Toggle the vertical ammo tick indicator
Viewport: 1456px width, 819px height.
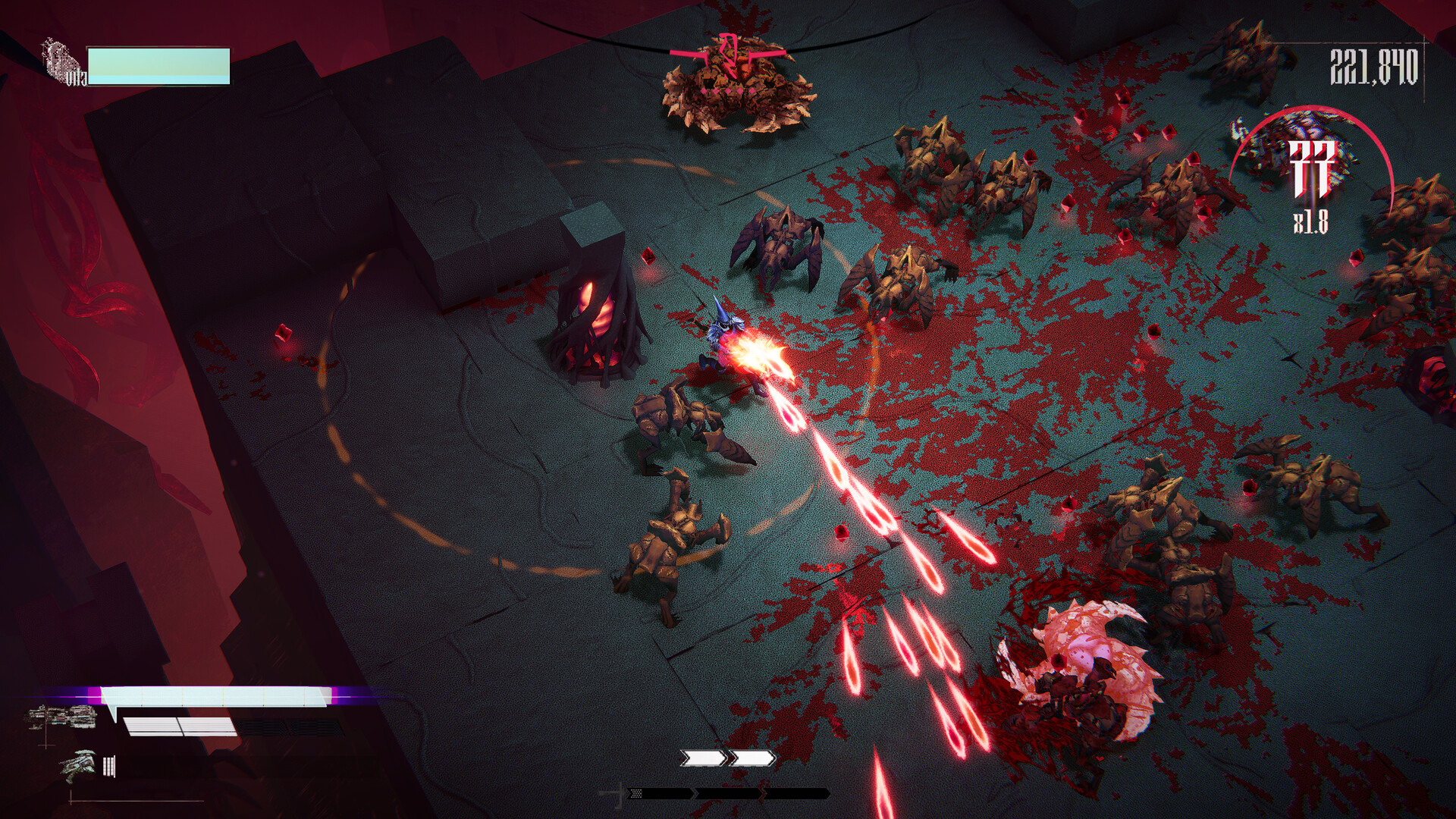pyautogui.click(x=108, y=766)
